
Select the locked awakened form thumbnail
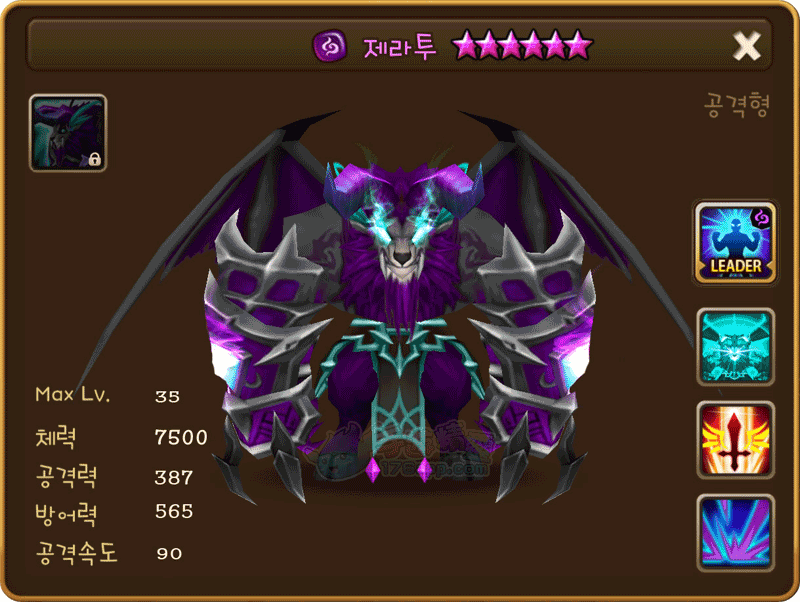point(68,133)
